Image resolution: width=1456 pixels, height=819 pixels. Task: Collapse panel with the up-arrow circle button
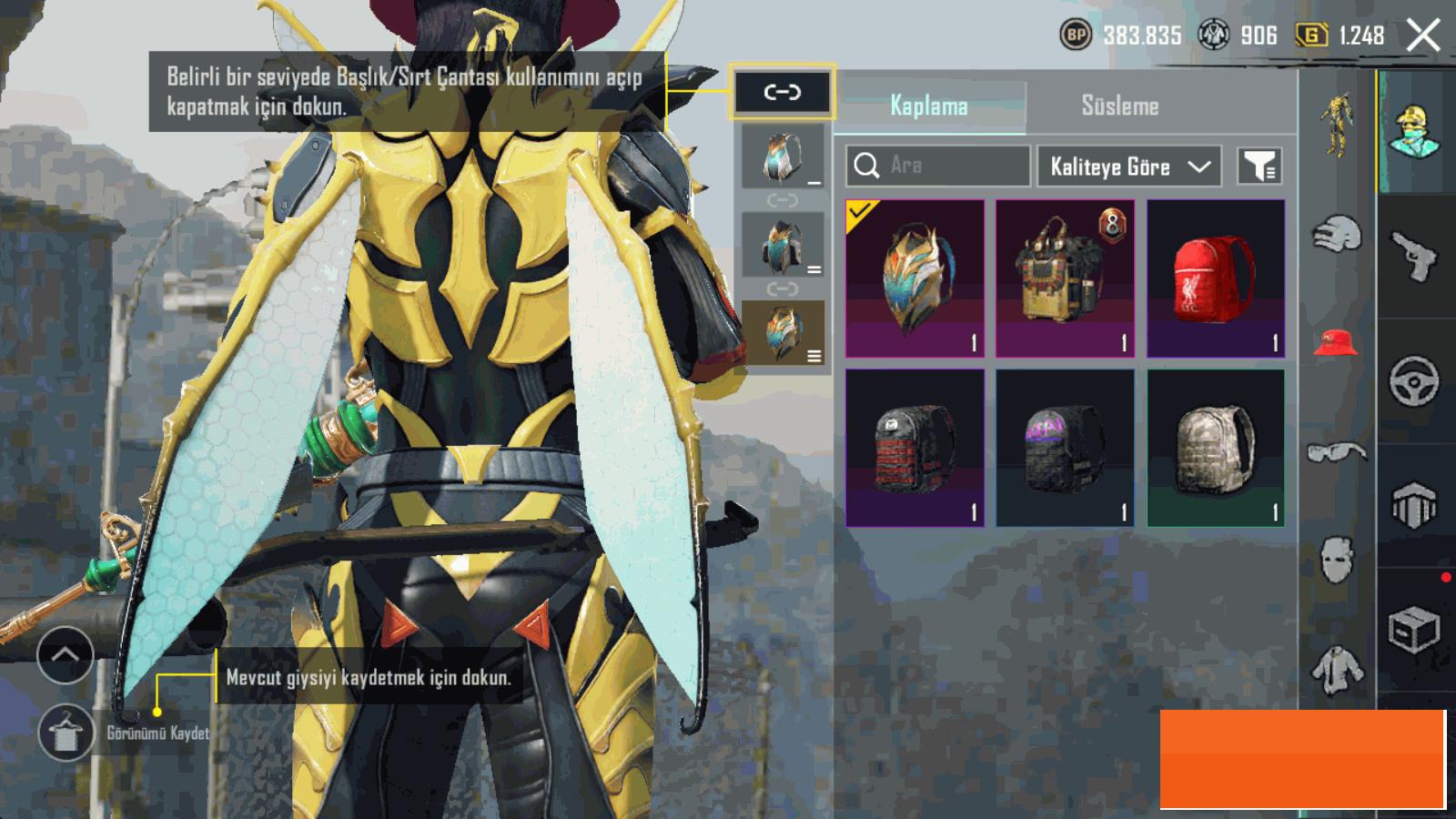coord(66,655)
